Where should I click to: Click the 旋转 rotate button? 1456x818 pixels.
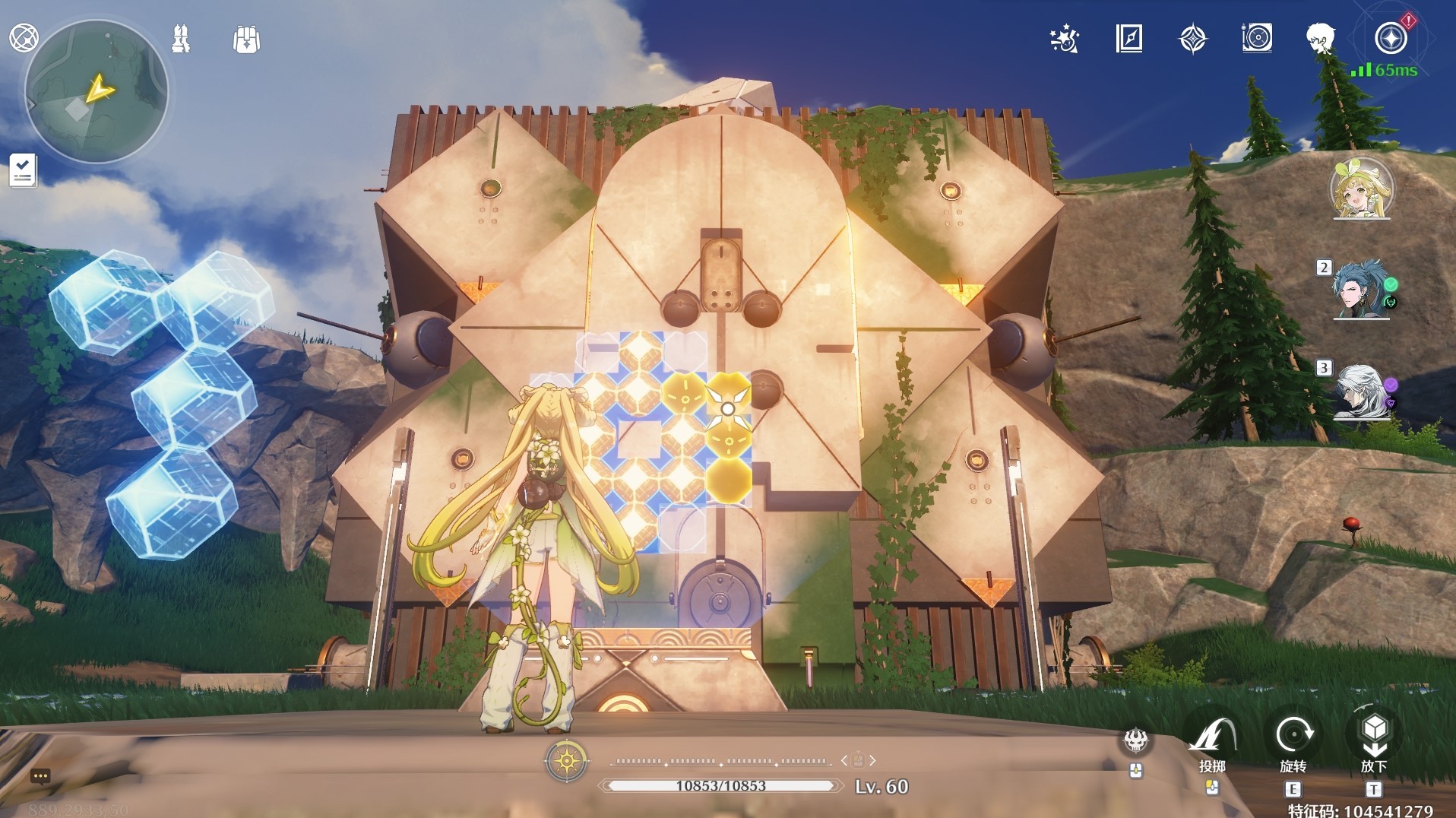pos(1293,736)
